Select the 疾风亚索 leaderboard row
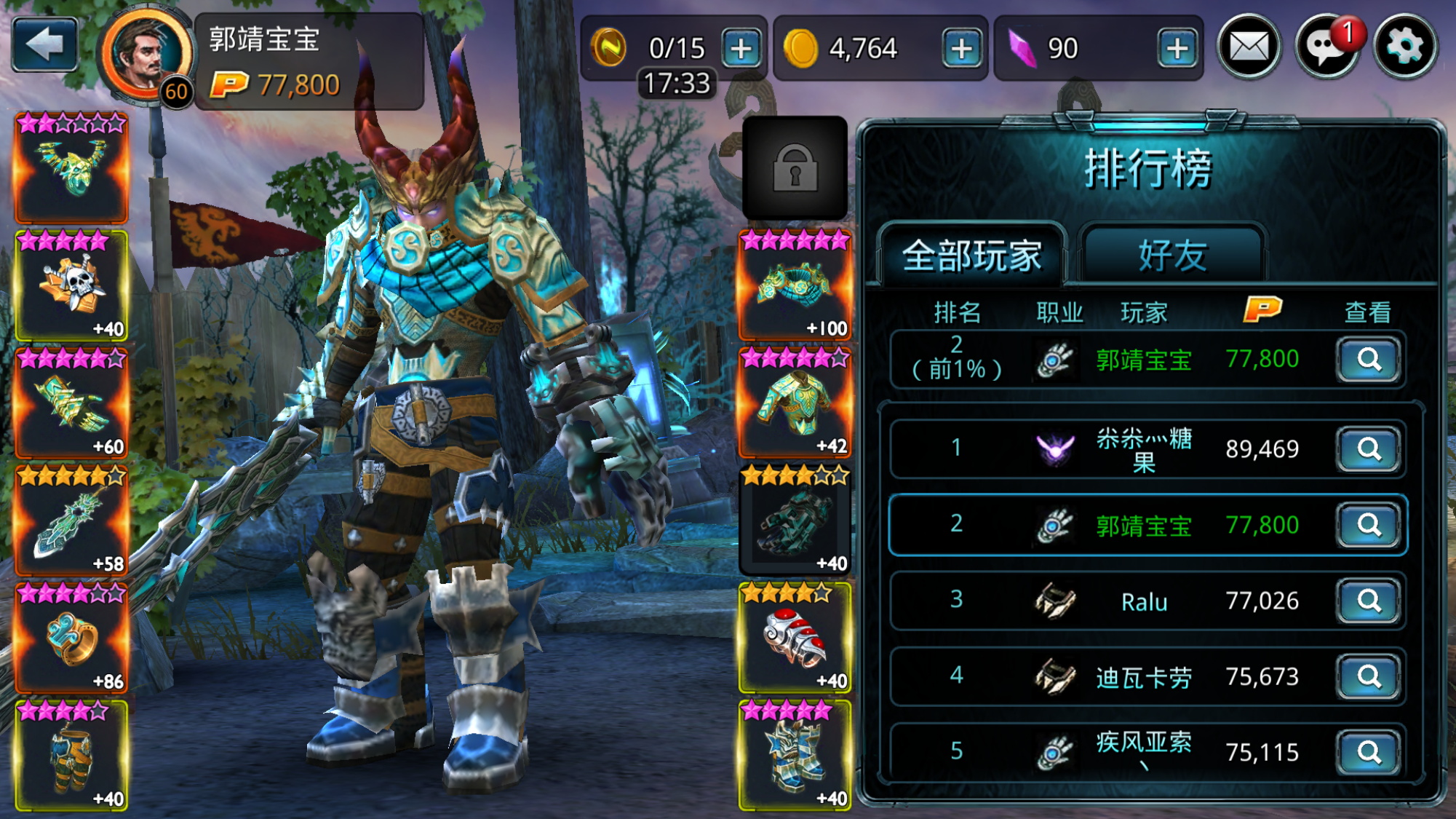This screenshot has width=1456, height=819. click(1143, 751)
